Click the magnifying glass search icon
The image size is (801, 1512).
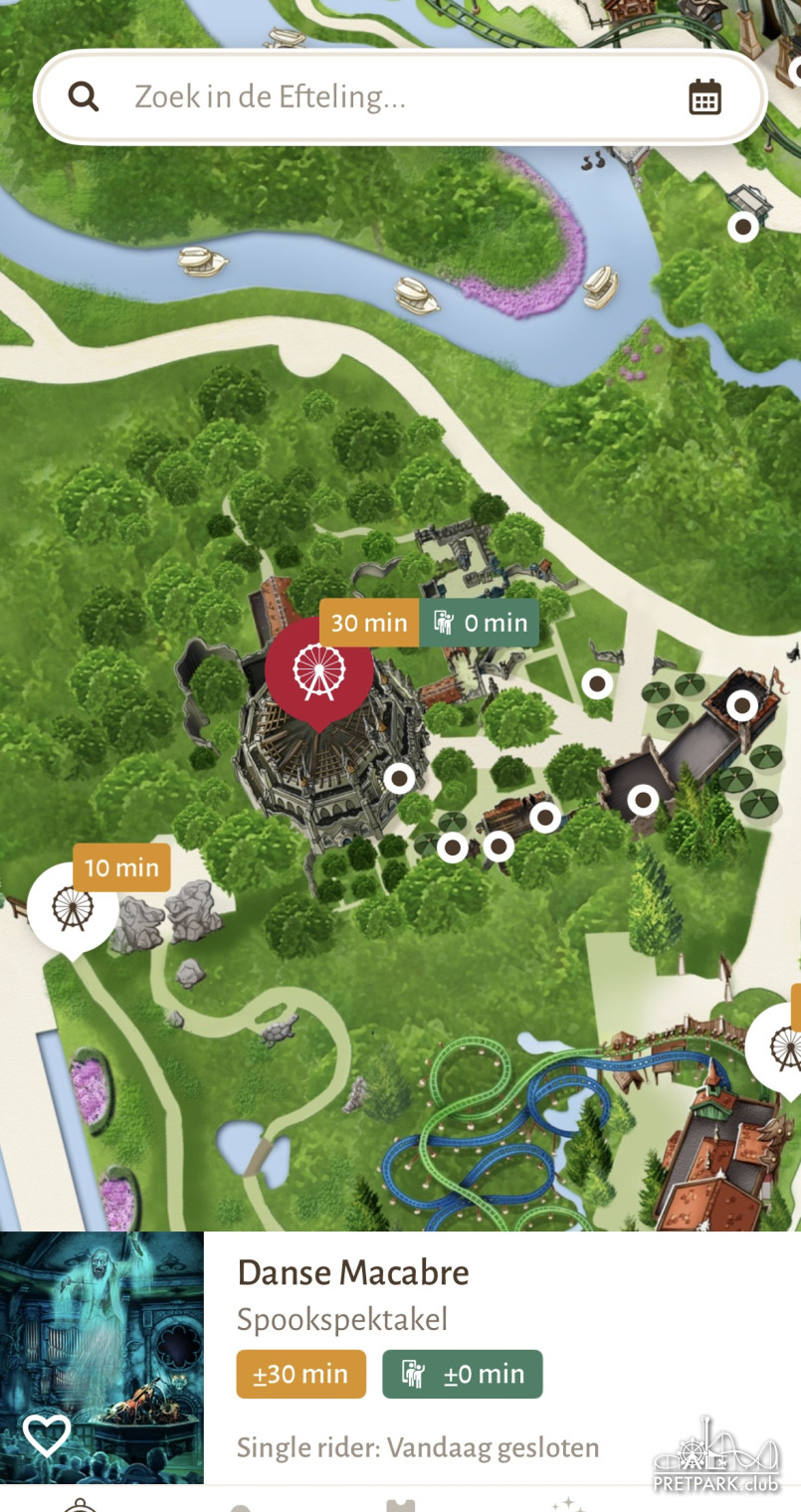pyautogui.click(x=84, y=97)
